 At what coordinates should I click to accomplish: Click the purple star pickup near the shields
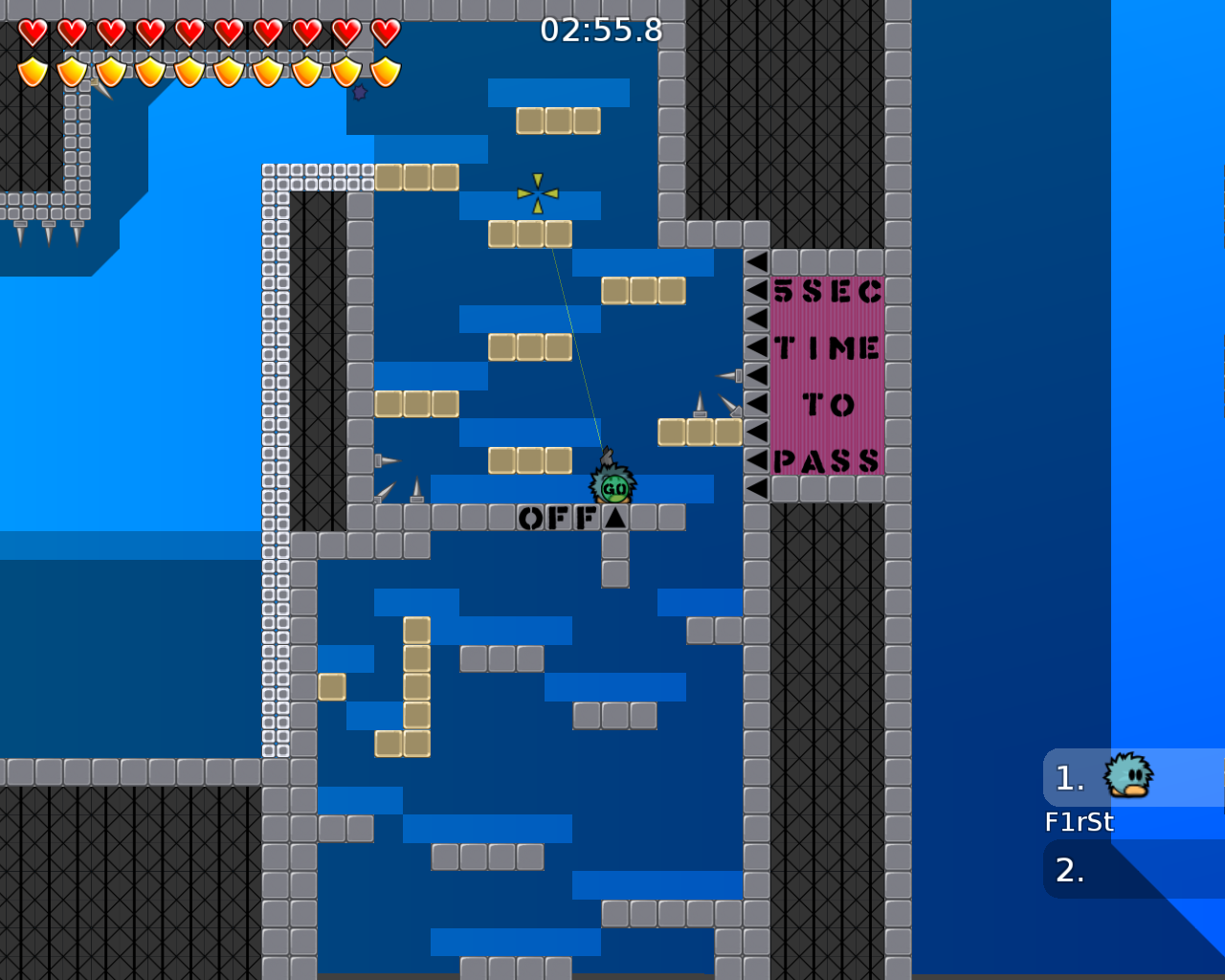tap(359, 93)
